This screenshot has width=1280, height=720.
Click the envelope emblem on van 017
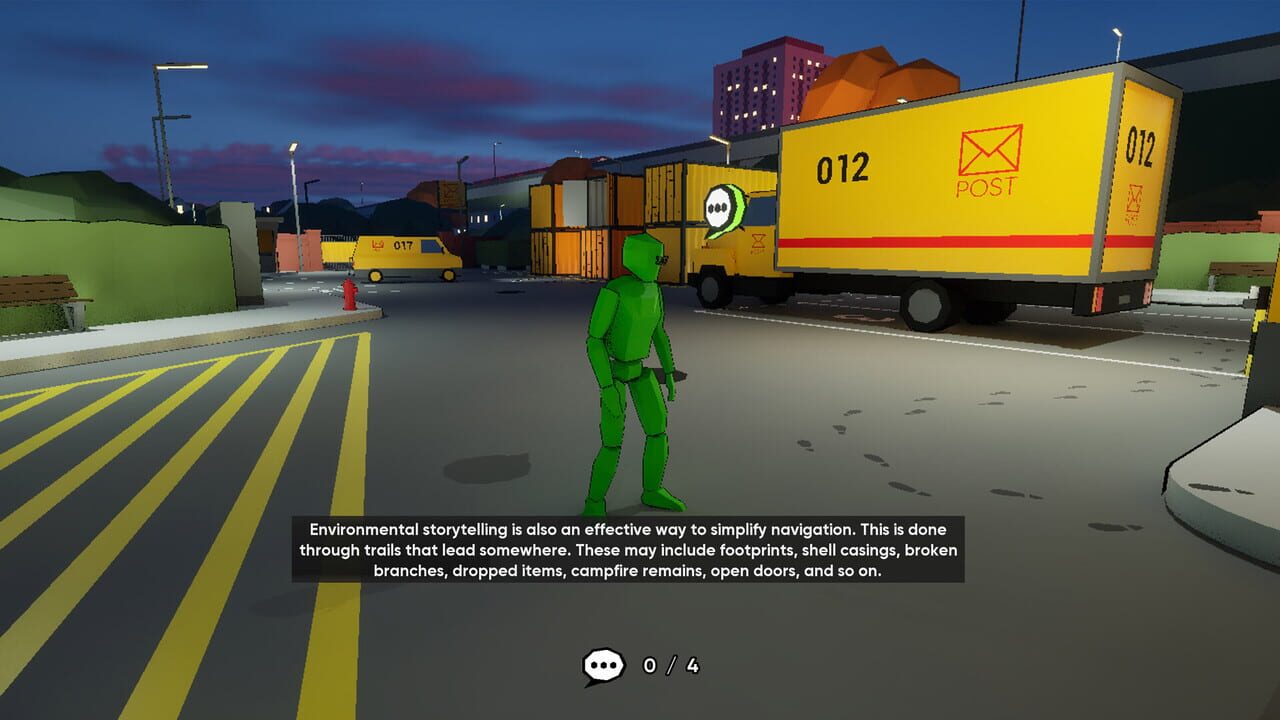pos(376,245)
